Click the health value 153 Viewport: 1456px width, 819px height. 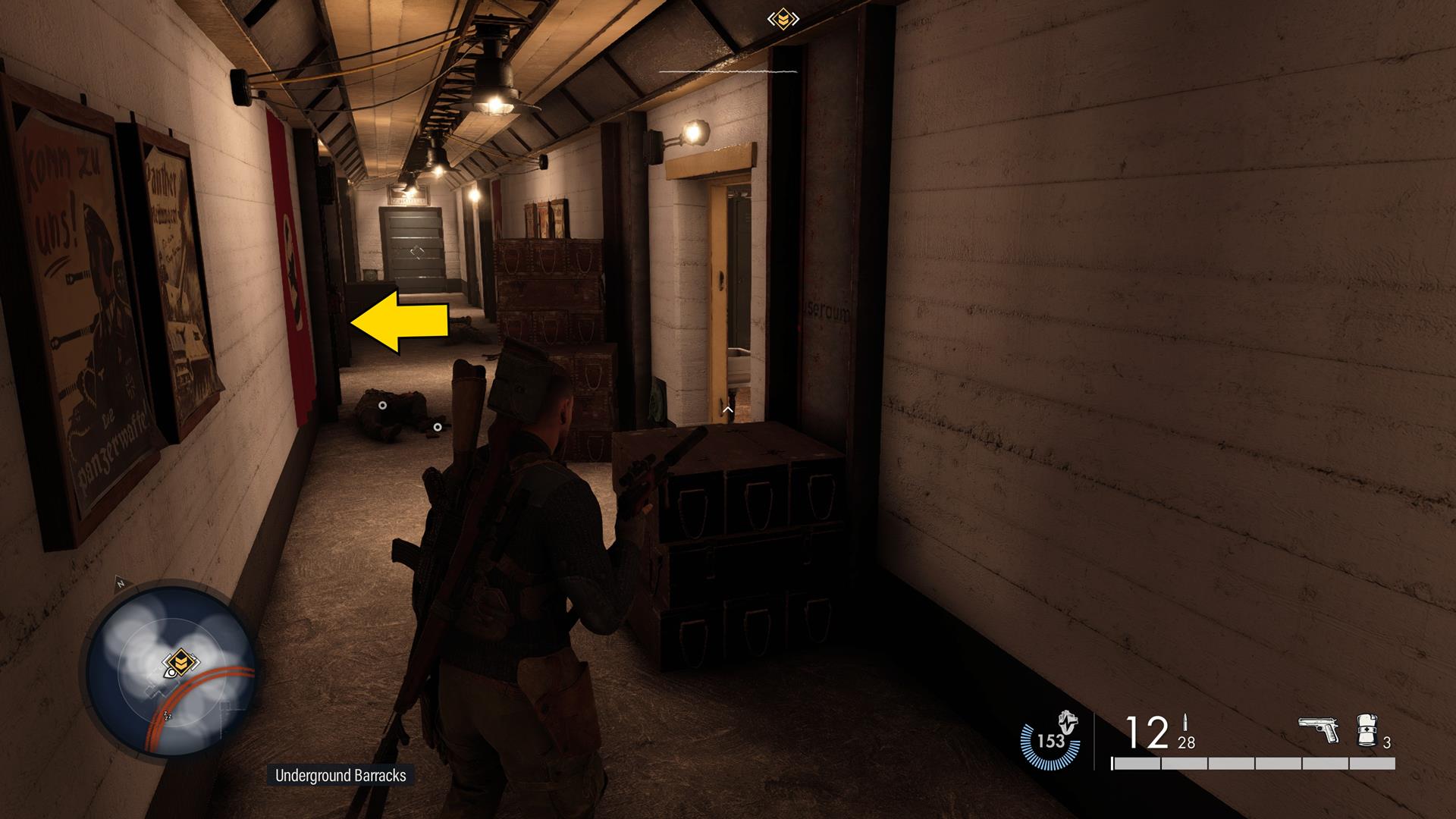click(x=1050, y=741)
